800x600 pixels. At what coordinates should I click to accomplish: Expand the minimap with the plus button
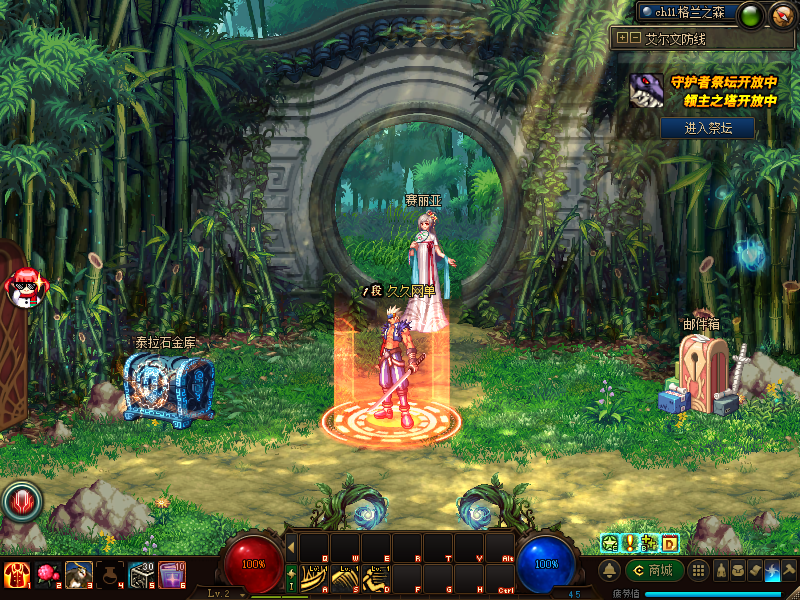pos(622,38)
